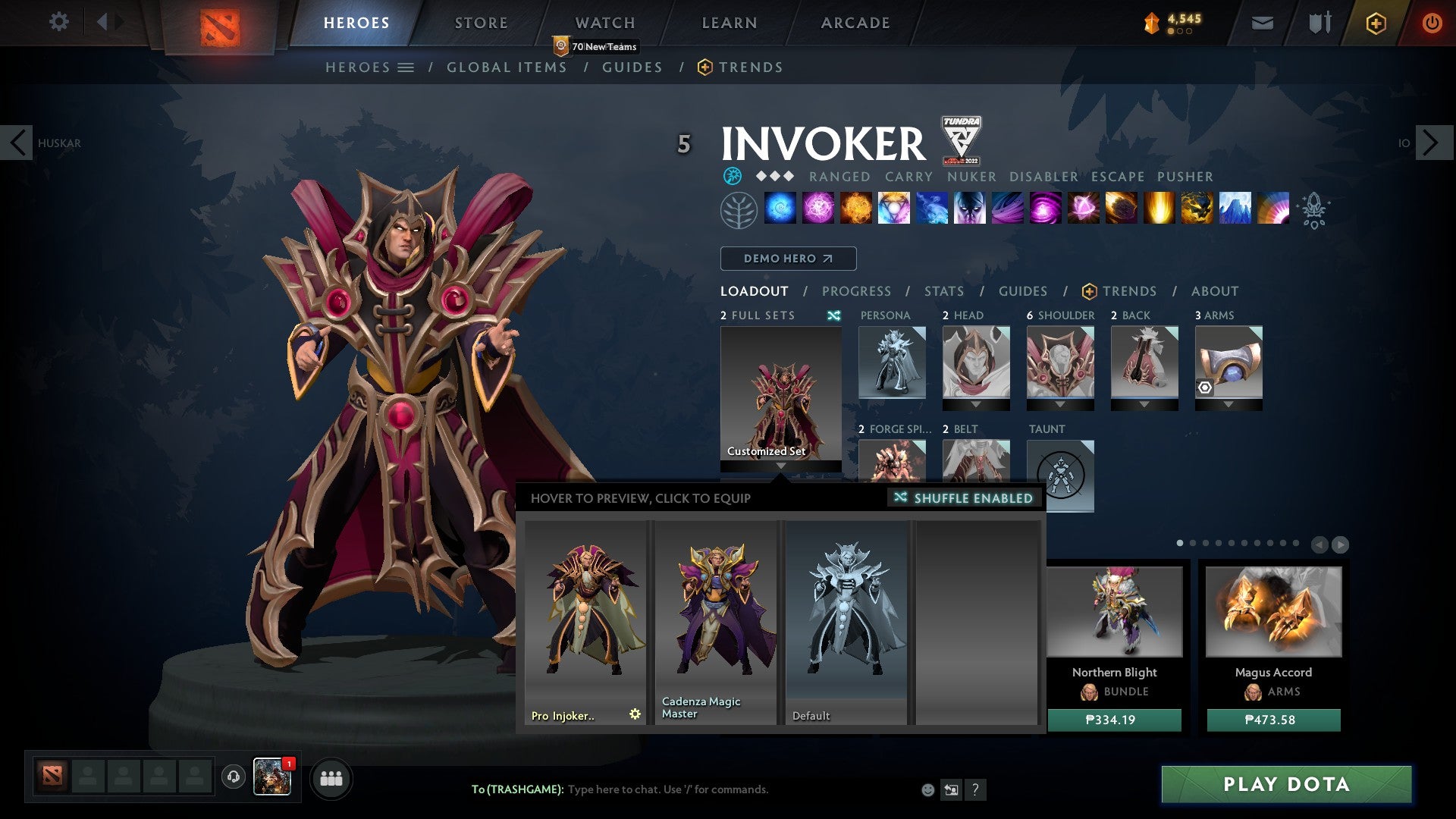Screen dimensions: 1456x819
Task: Toggle shuffle for the Full Sets category
Action: 835,315
